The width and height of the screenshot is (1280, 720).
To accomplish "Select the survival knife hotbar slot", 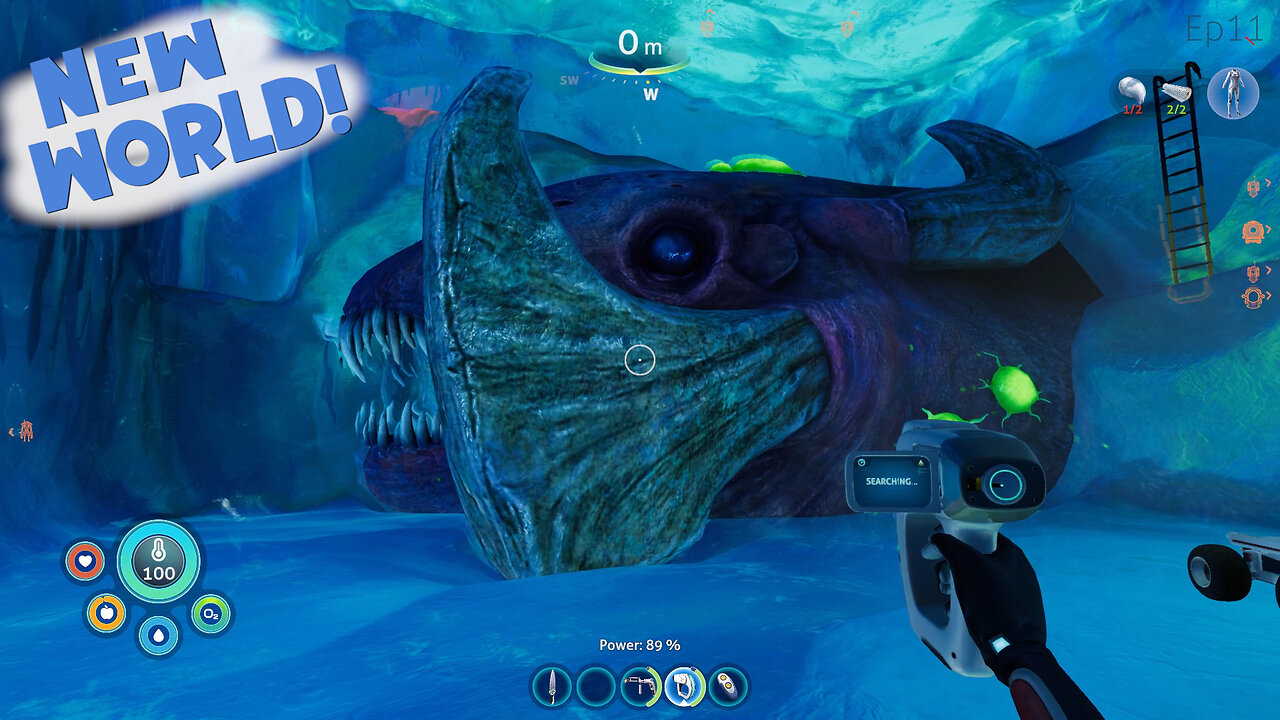I will (551, 686).
